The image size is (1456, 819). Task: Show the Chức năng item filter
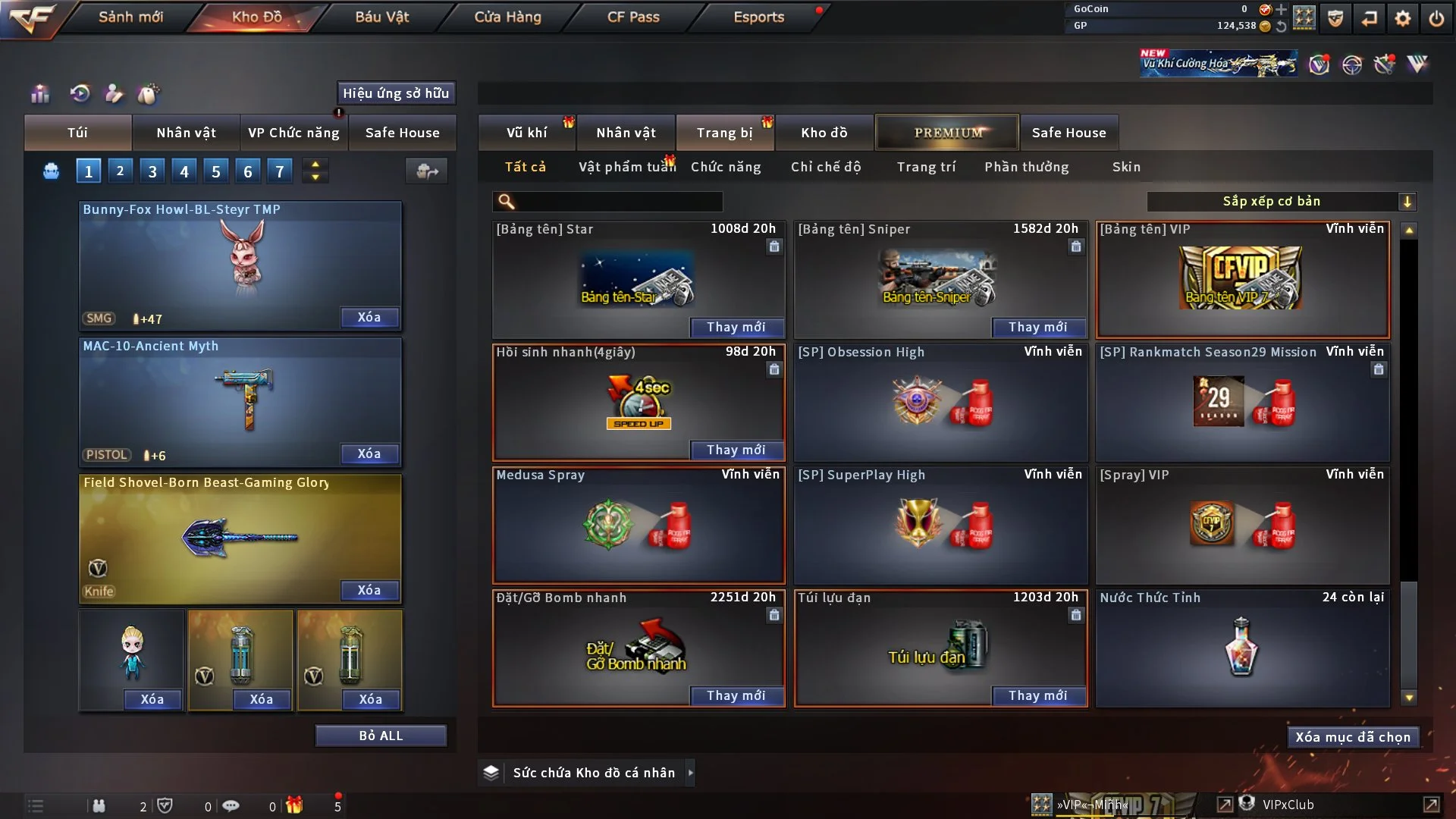point(726,167)
